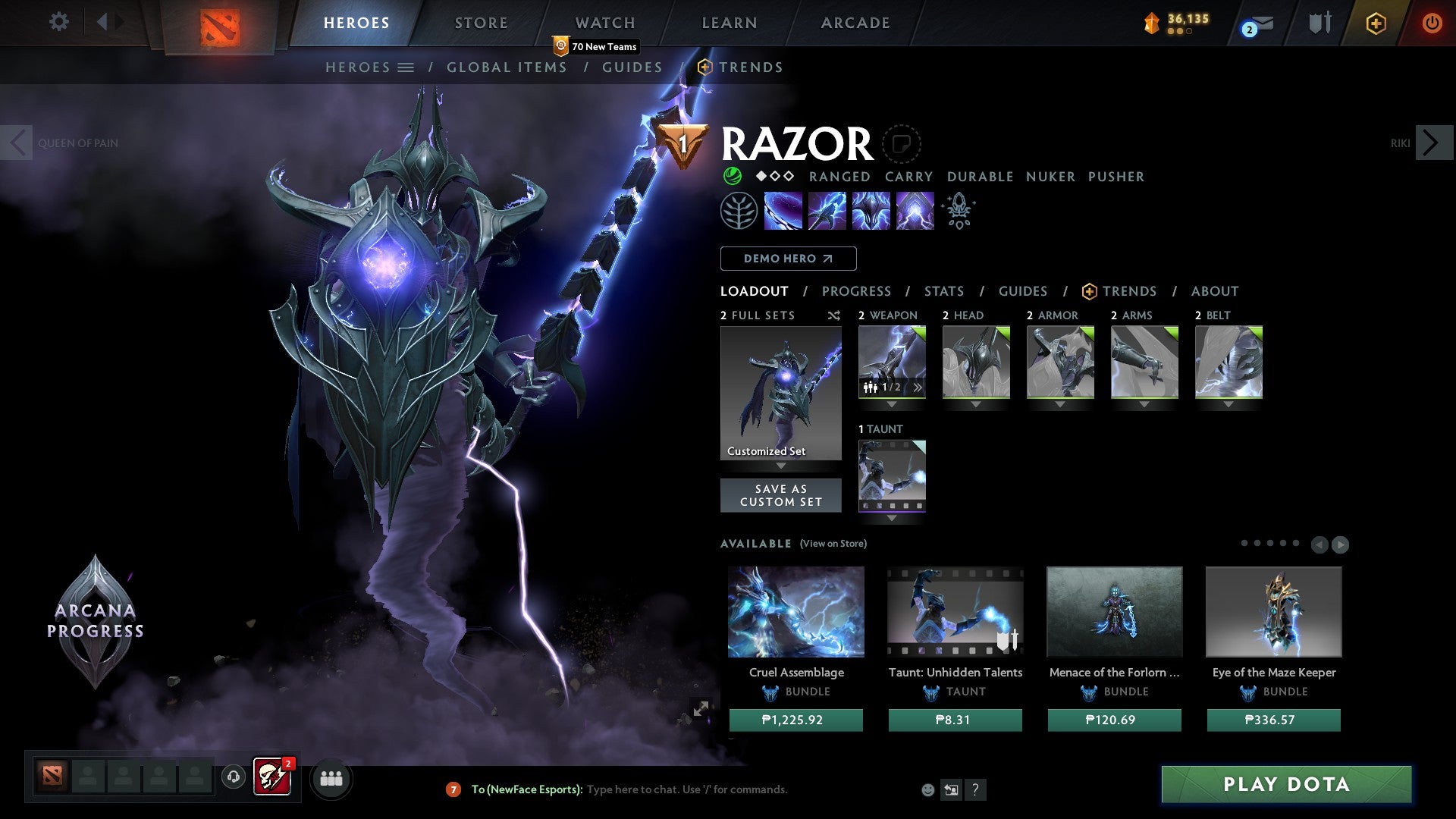
Task: Toggle the emoticon picker in the chat bar
Action: (x=927, y=789)
